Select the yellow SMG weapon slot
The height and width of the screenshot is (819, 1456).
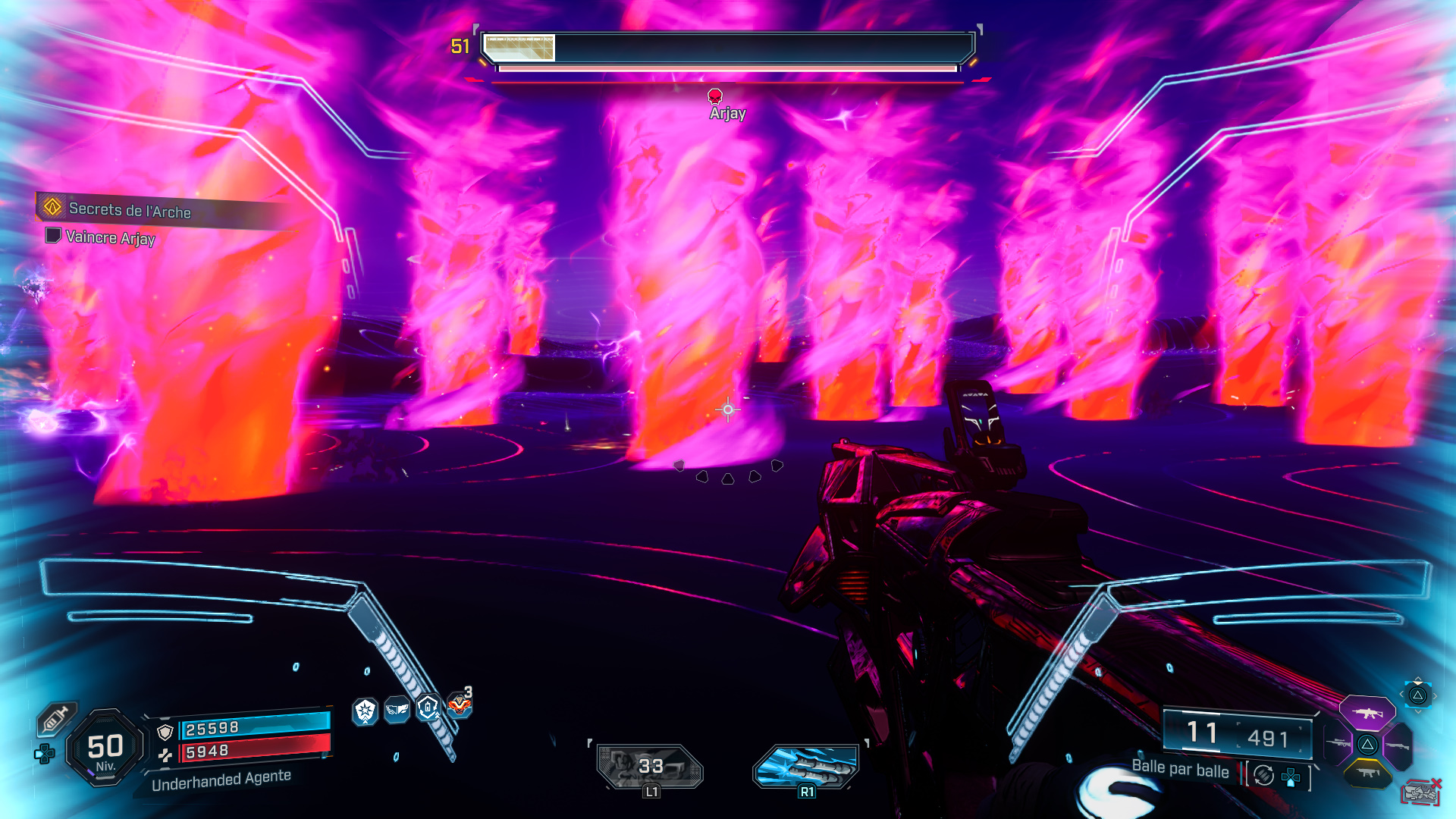[x=1367, y=773]
